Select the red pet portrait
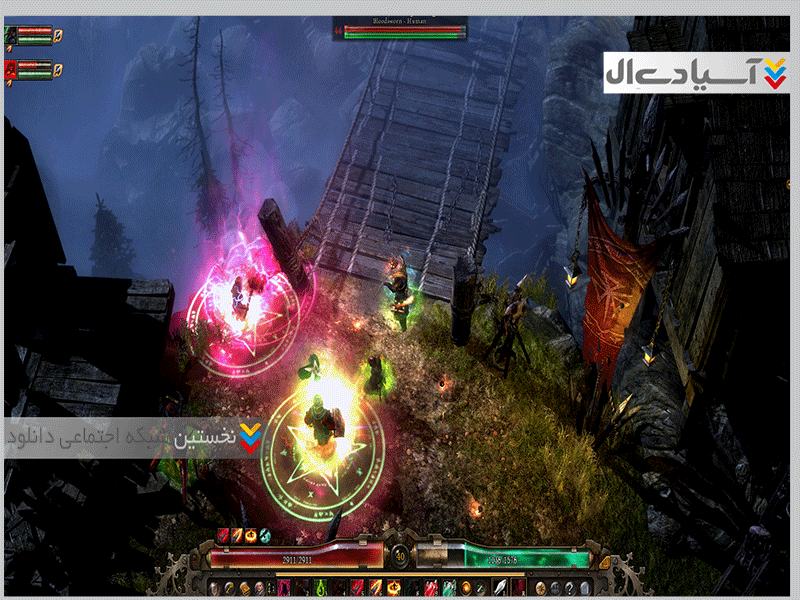 12,68
